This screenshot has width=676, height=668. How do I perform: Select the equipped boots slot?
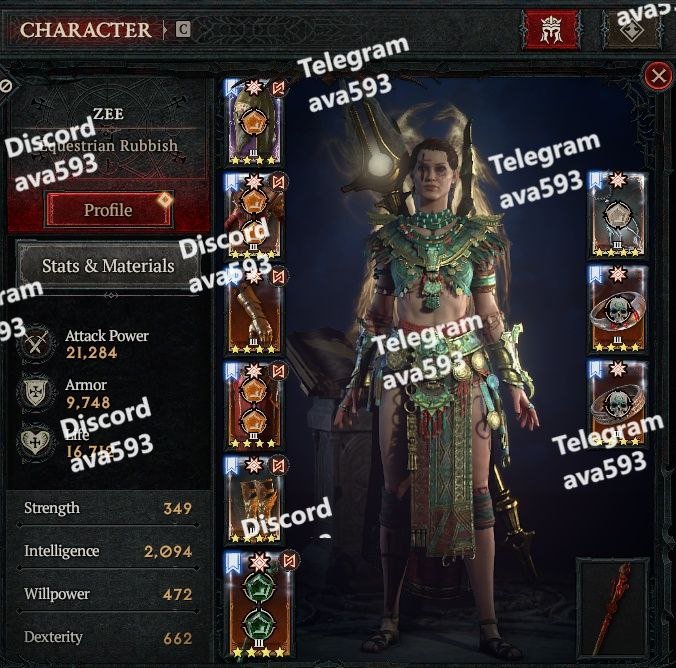click(254, 502)
